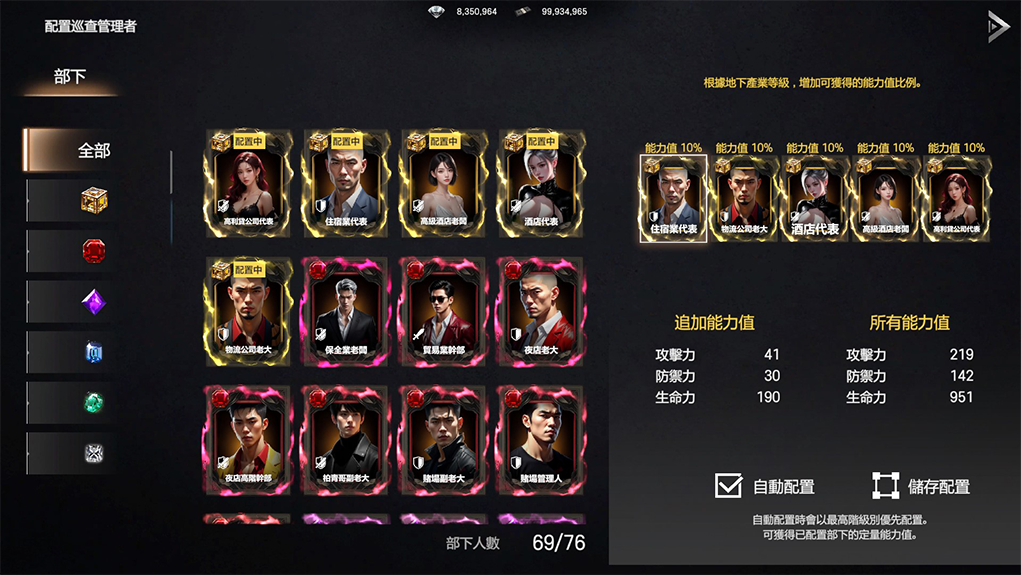This screenshot has height=575, width=1021.
Task: Show only purple gem grade subordinates
Action: click(x=94, y=301)
